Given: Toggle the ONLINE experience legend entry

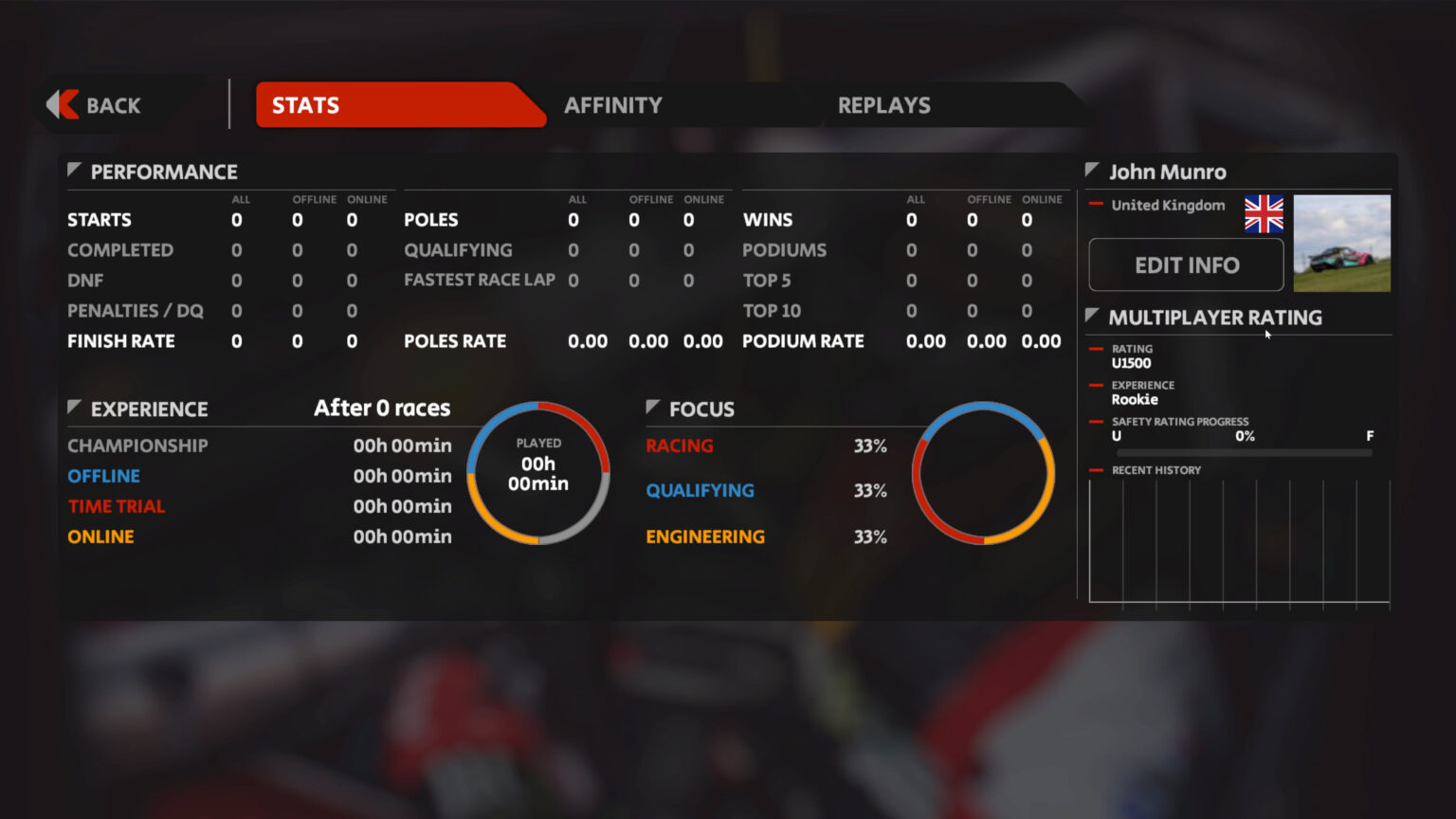Looking at the screenshot, I should point(100,537).
